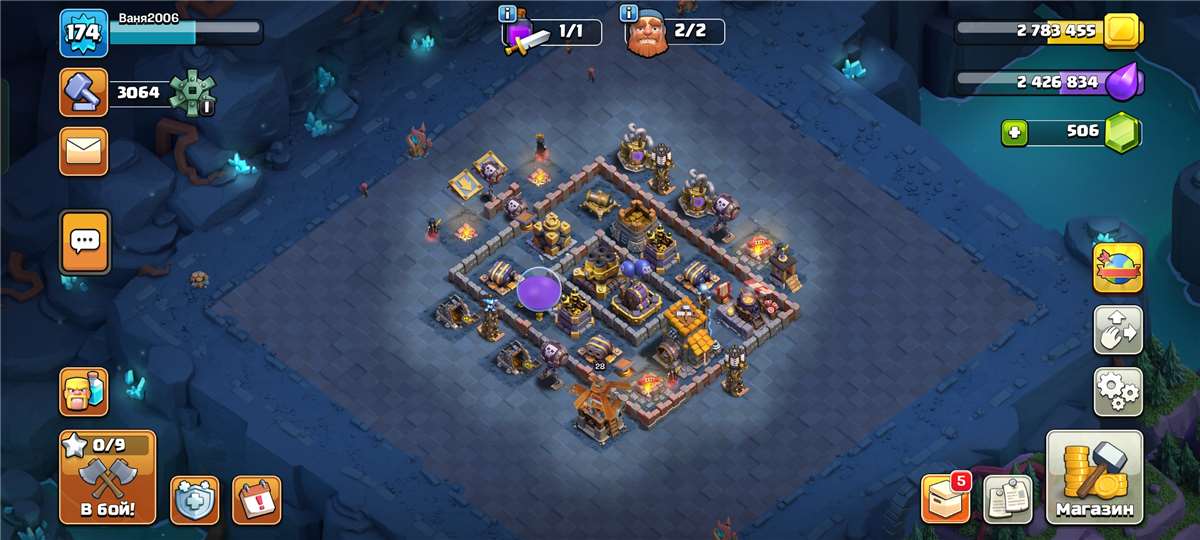
Task: Show info for the 2/2 builder counter
Action: (629, 13)
